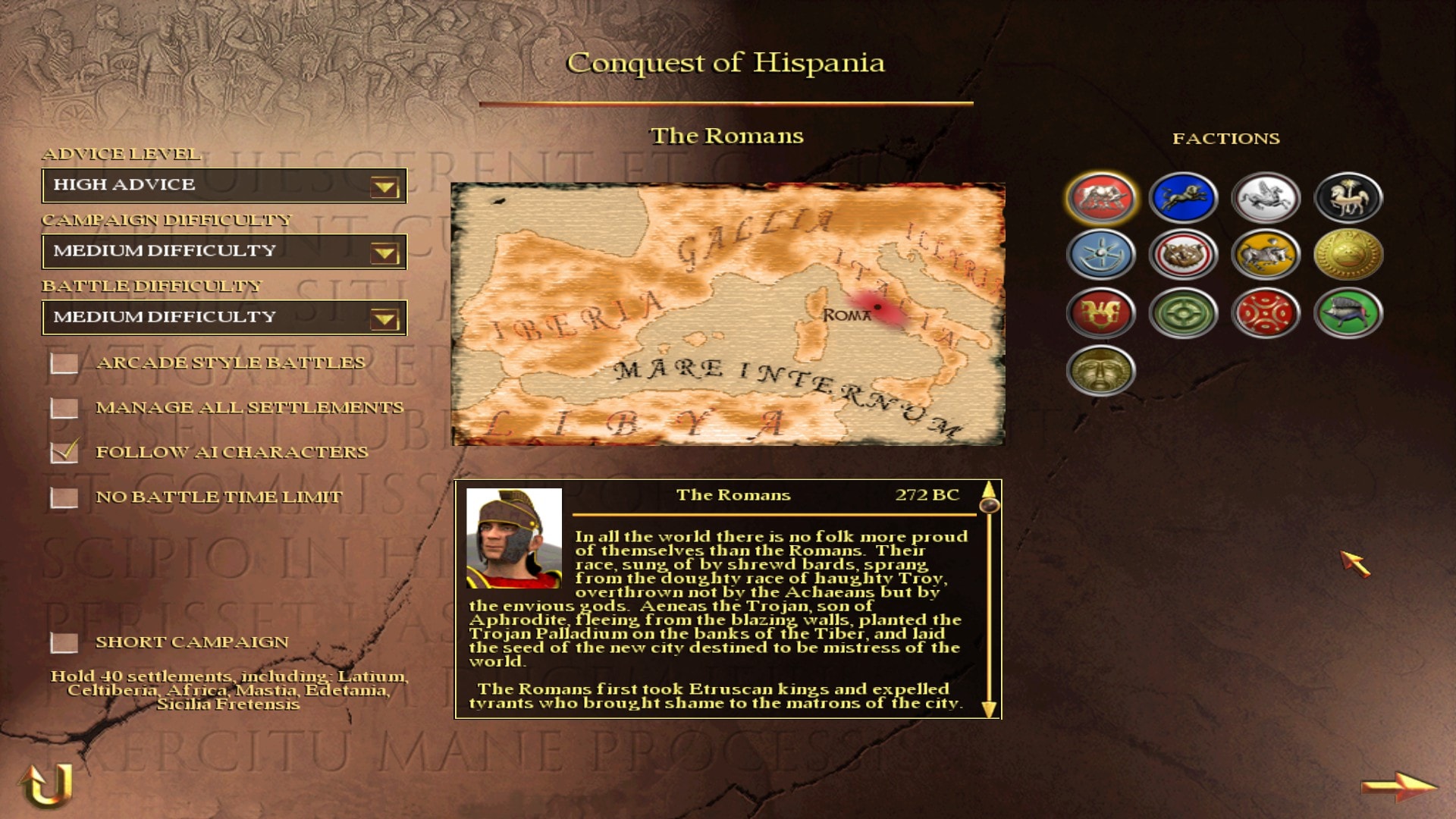Pick the white Pegasus faction emblem
The height and width of the screenshot is (819, 1456).
tap(1265, 198)
